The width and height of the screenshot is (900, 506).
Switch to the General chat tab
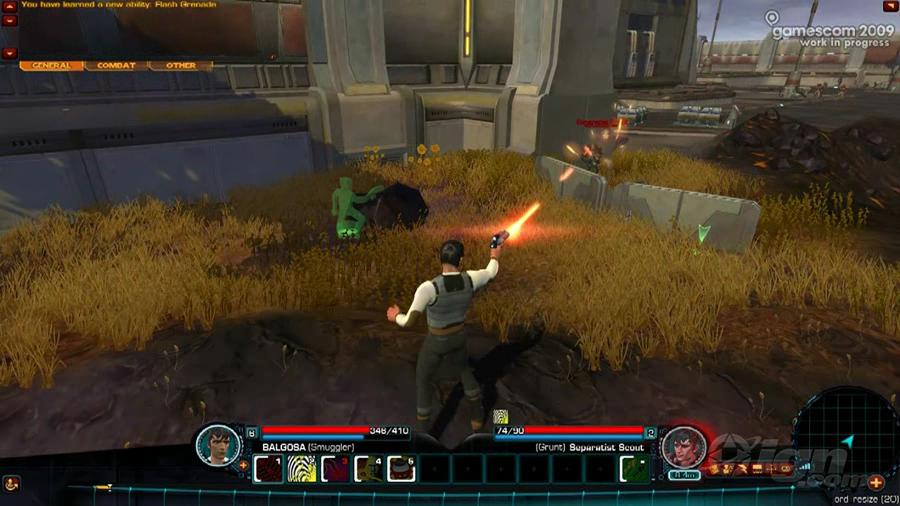point(51,66)
